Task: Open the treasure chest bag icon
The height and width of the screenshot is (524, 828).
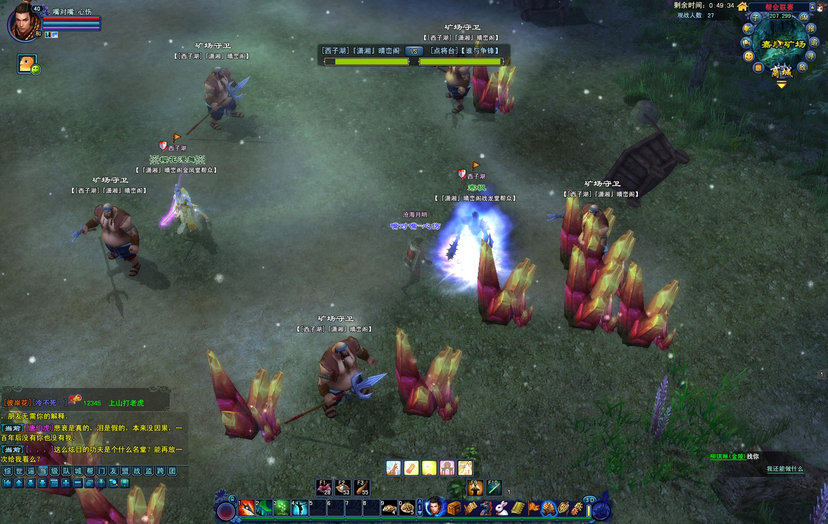Action: (454, 508)
